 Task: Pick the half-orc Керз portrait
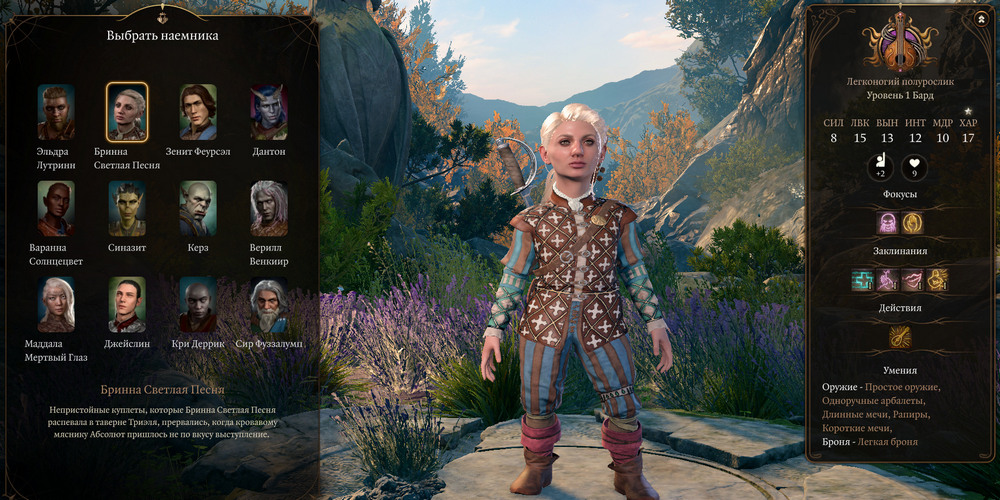[x=198, y=208]
